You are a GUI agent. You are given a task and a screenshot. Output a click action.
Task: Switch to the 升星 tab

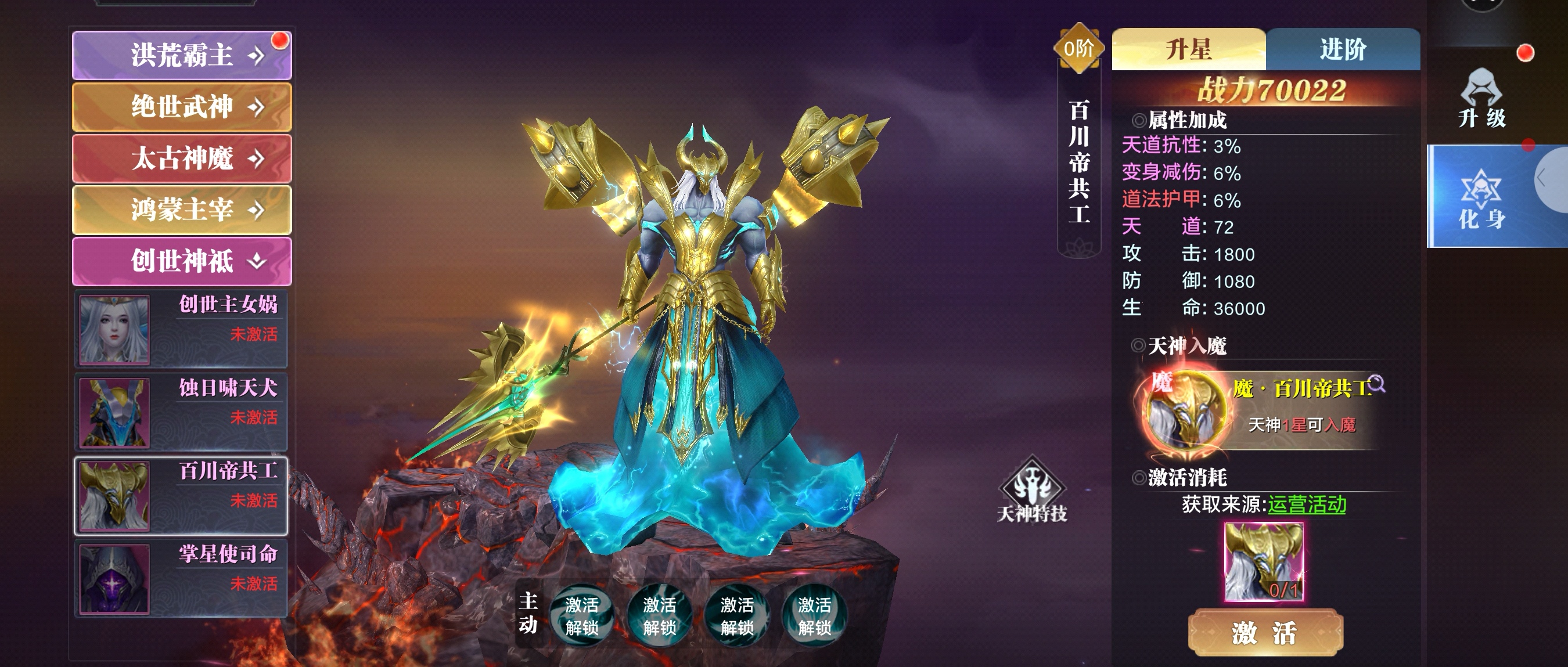coord(1188,49)
